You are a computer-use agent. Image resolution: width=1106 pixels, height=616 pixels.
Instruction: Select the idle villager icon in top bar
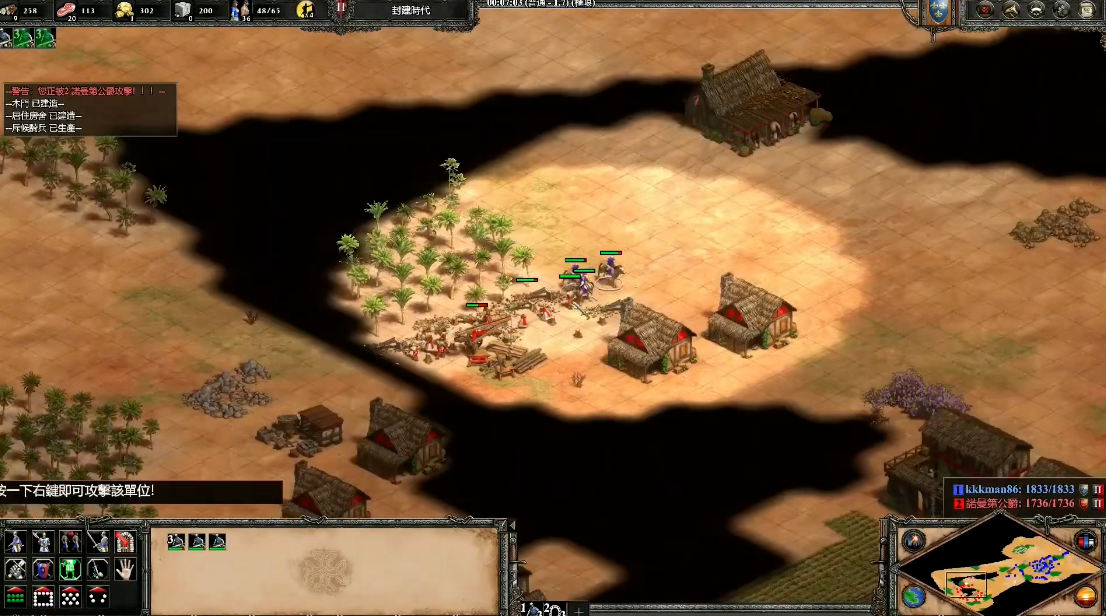[x=305, y=11]
